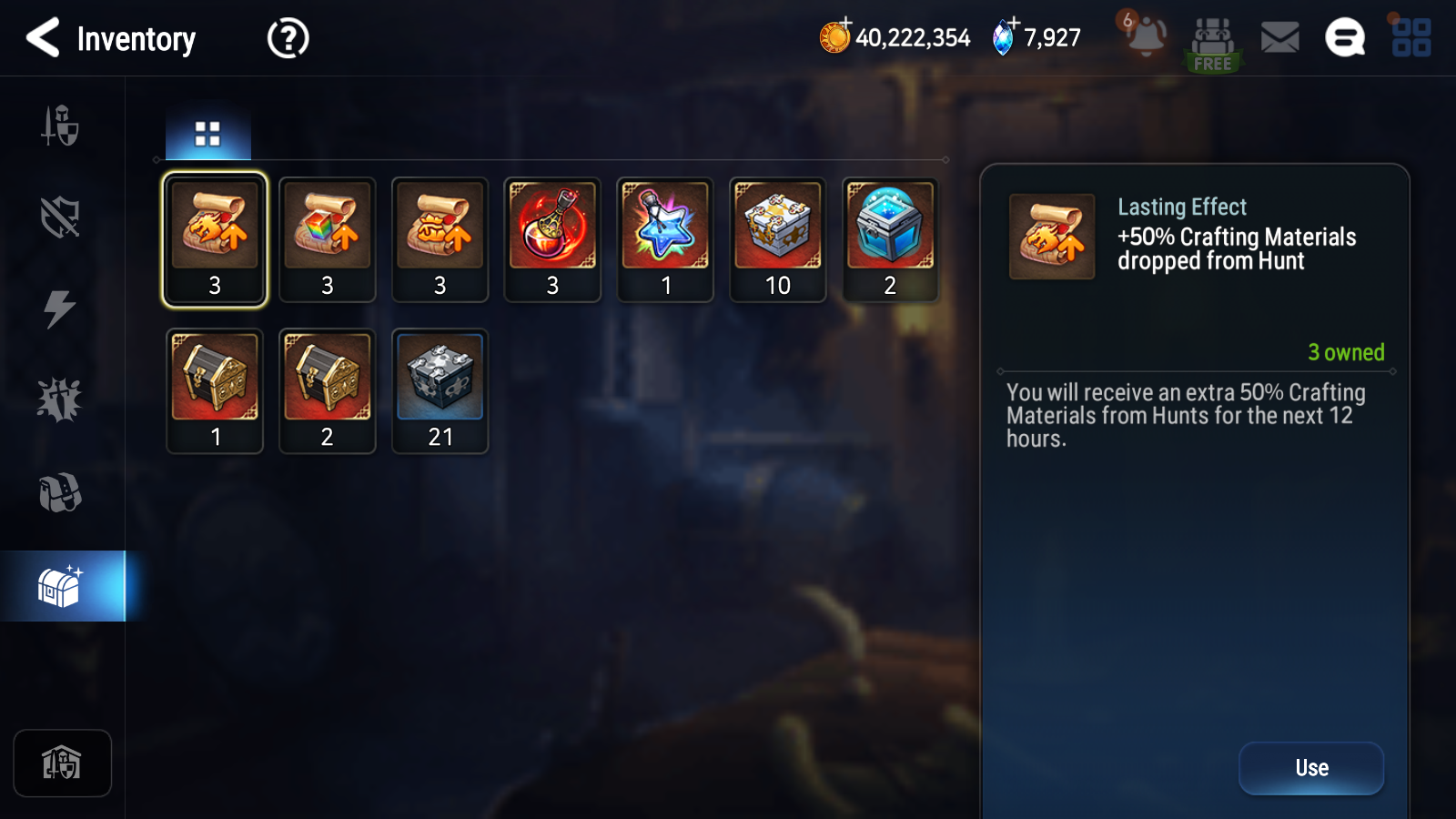Open the backpack category tab
1456x819 pixels.
pos(60,492)
